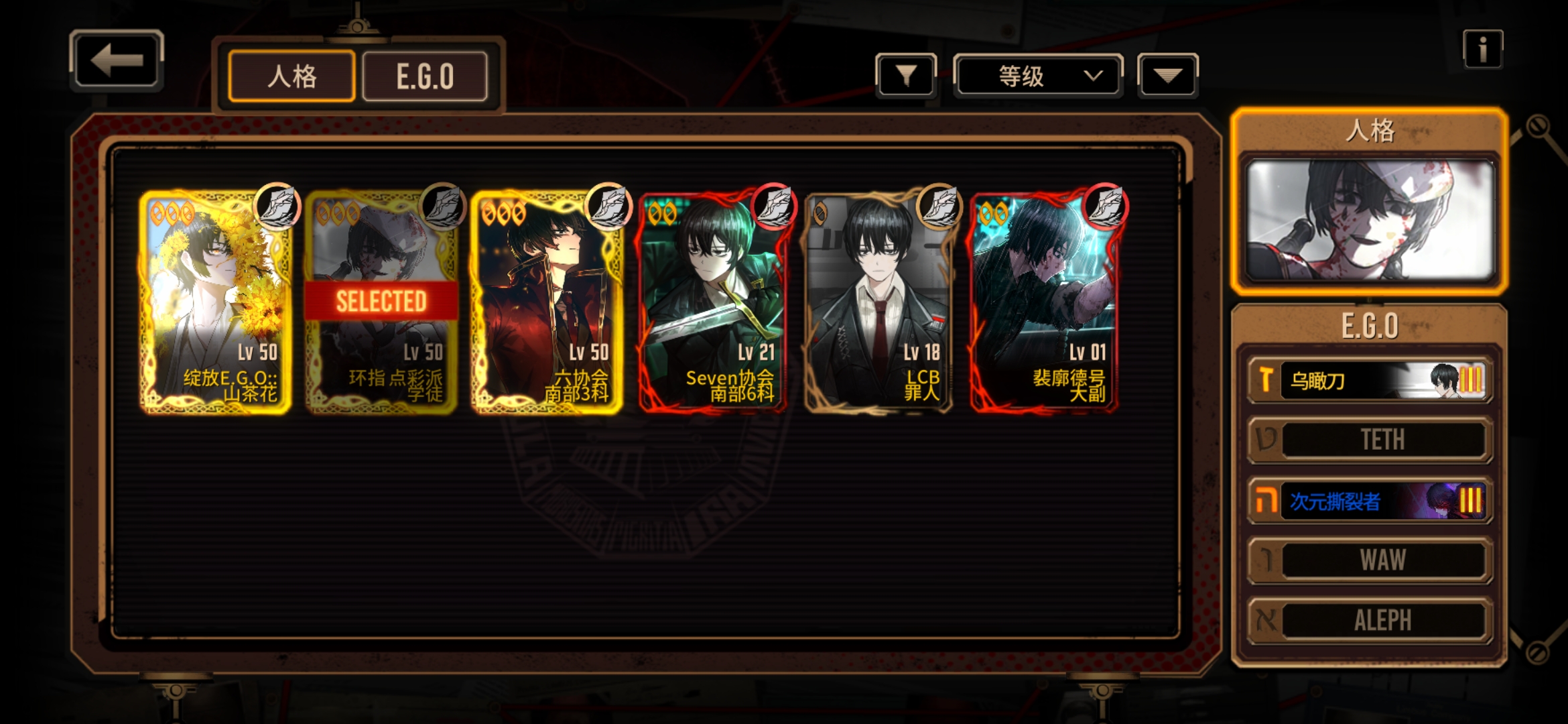This screenshot has height=724, width=1568.
Task: Select the 绽放E.G.O::山茶花 identity card
Action: (216, 302)
